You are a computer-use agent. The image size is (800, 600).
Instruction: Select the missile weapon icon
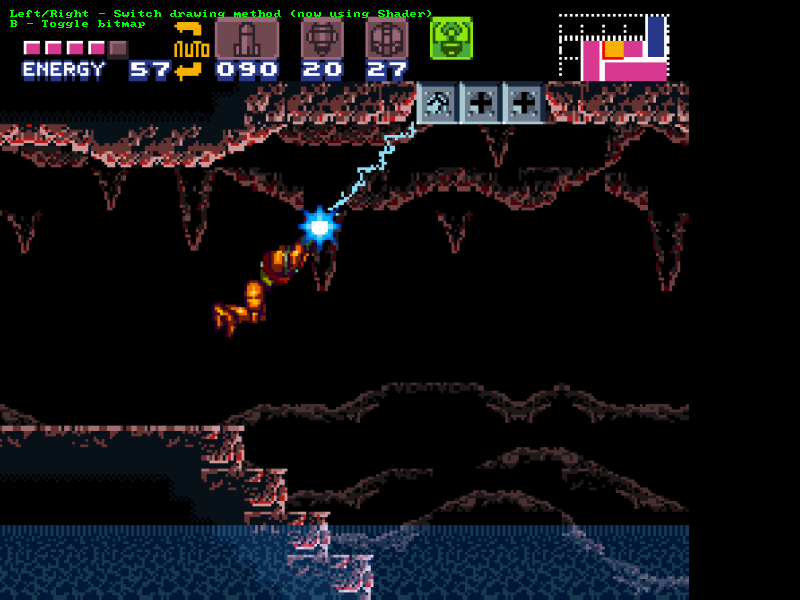(247, 38)
